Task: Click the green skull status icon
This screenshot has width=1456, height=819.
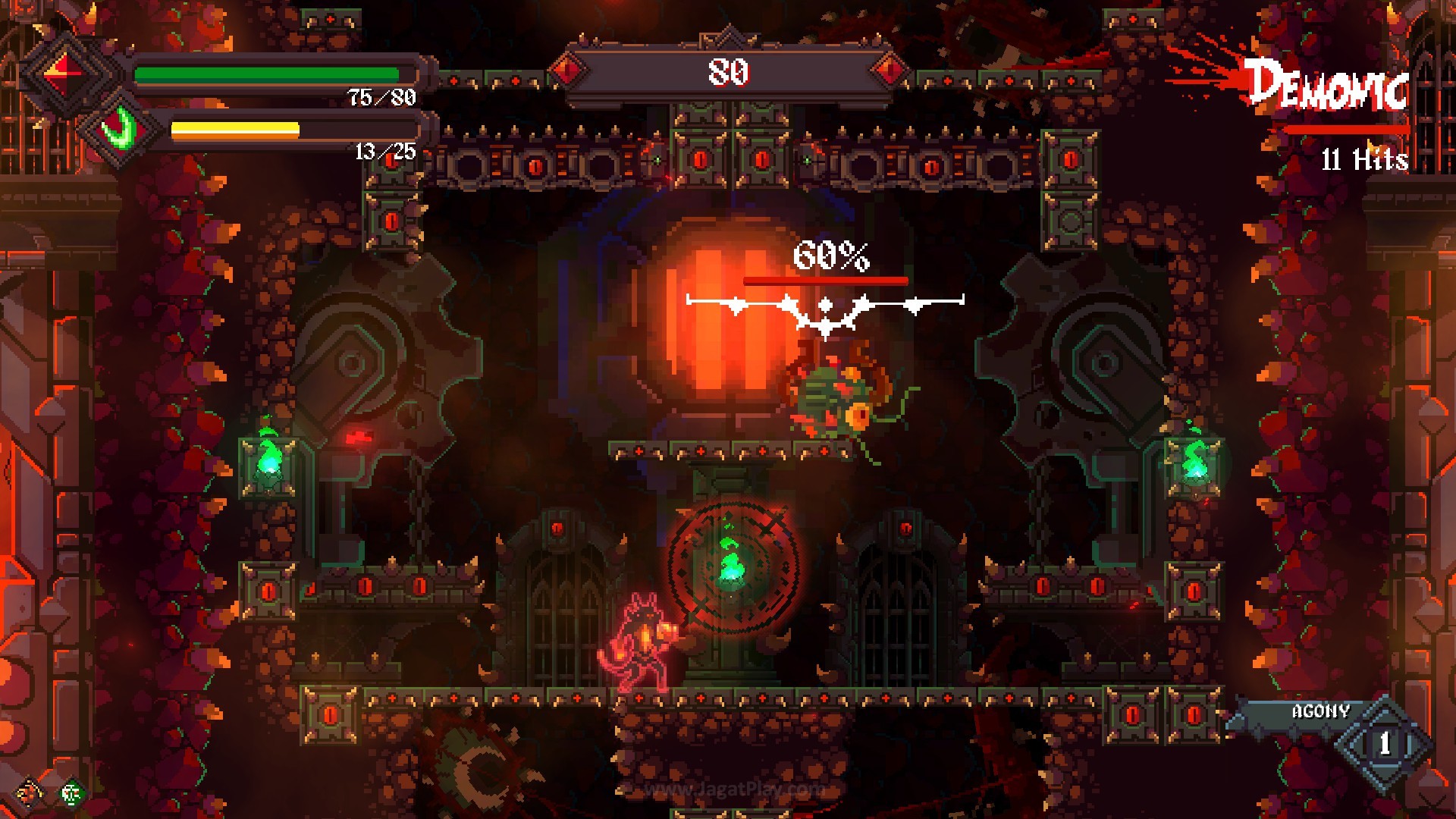Action: [x=71, y=793]
